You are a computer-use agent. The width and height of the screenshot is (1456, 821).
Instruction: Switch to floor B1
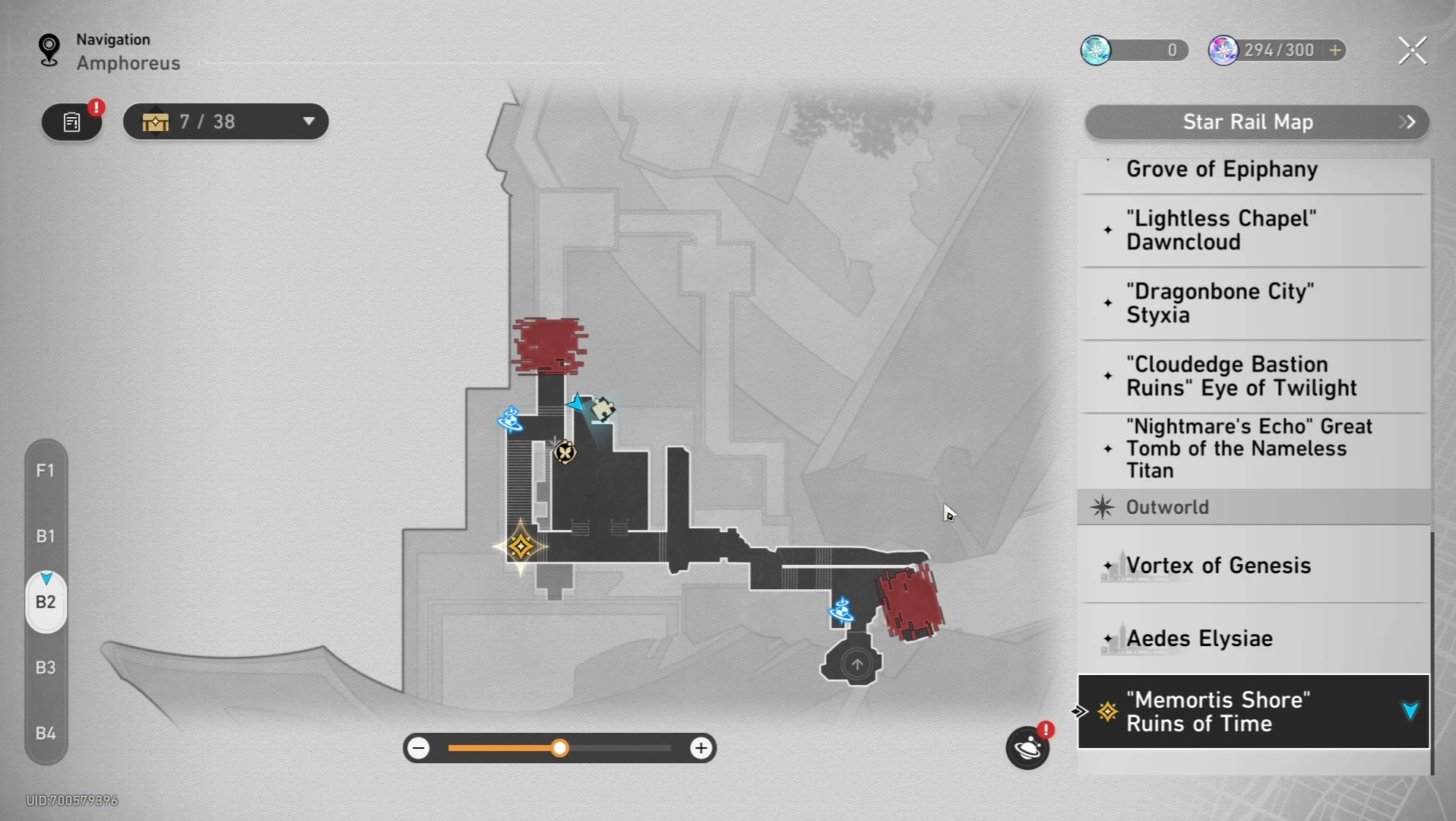pos(46,536)
